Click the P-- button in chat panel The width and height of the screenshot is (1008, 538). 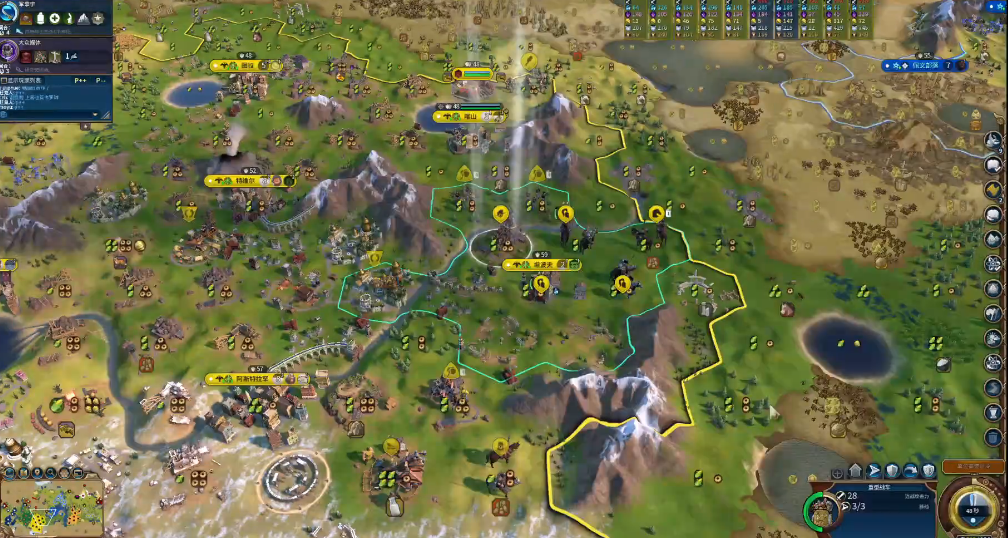tap(101, 80)
